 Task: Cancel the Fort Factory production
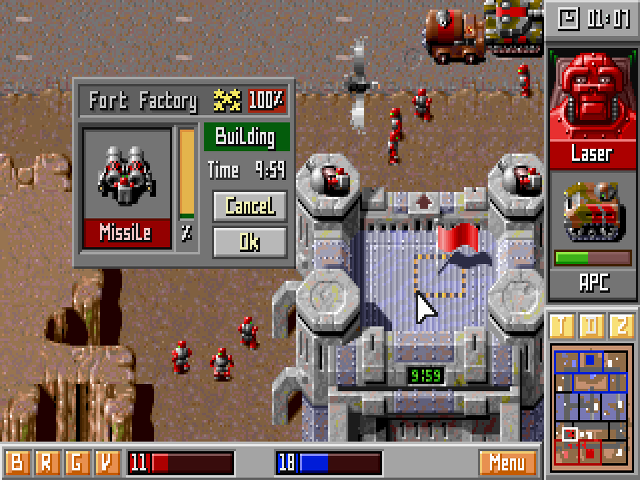pyautogui.click(x=249, y=206)
